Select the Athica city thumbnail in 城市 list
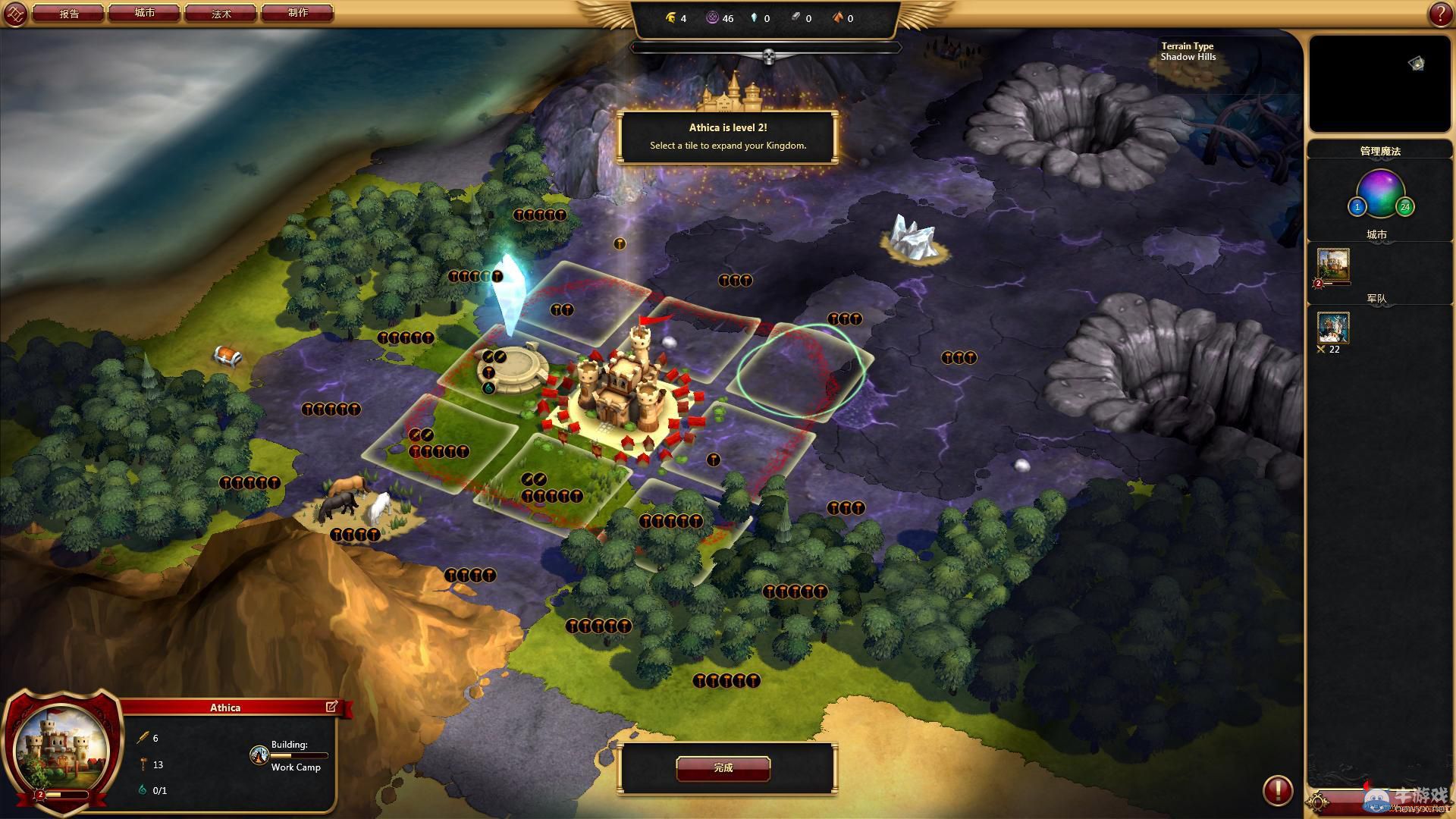Viewport: 1456px width, 819px height. (1333, 265)
